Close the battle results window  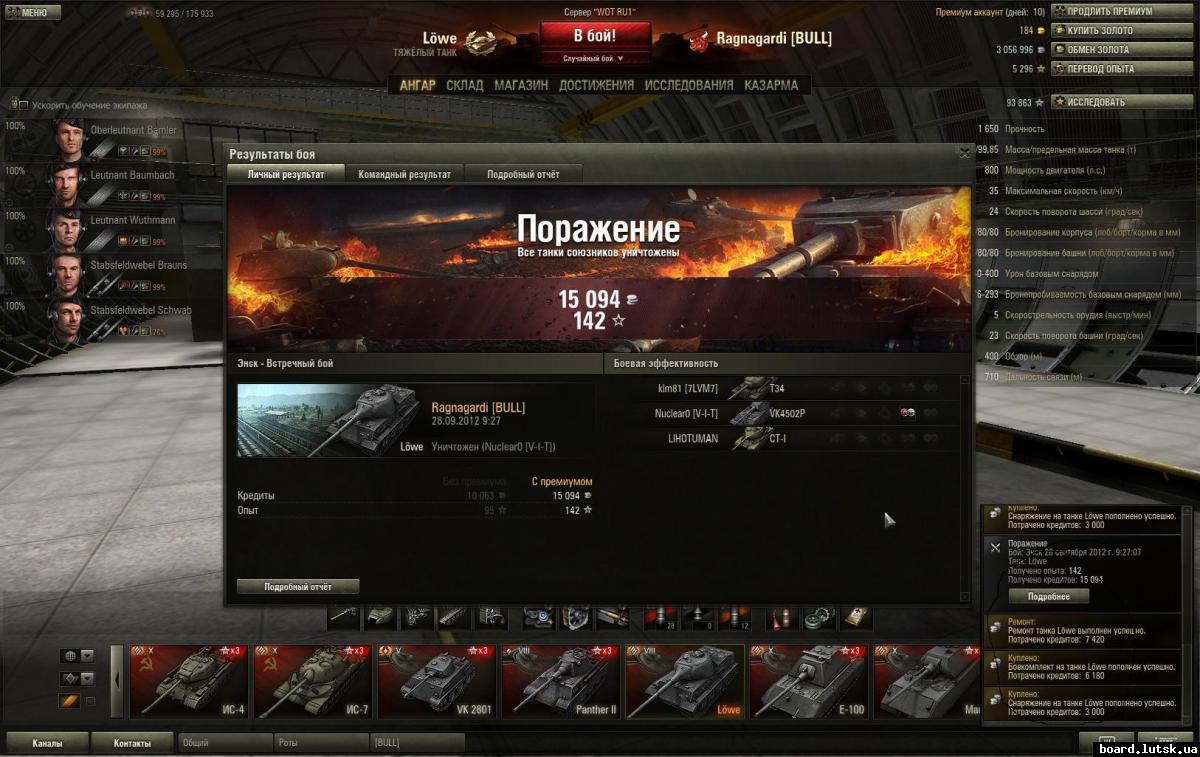click(964, 153)
